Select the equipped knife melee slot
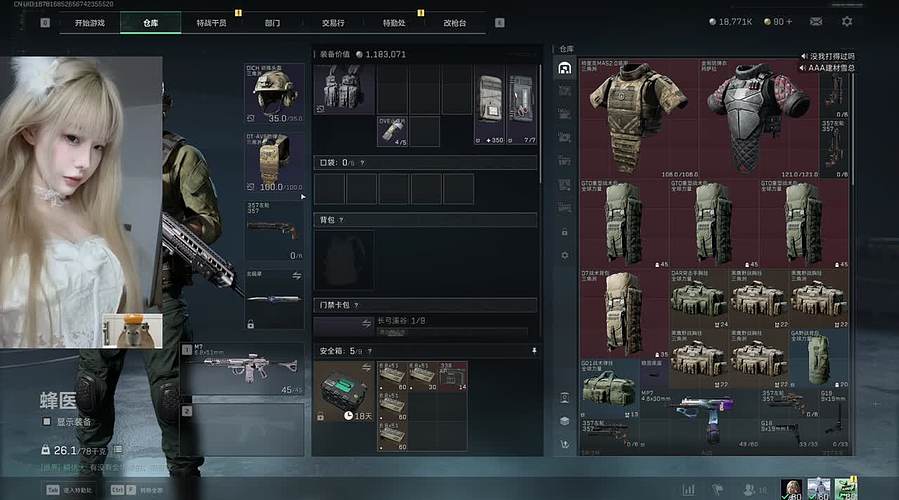899x500 pixels. coord(274,299)
